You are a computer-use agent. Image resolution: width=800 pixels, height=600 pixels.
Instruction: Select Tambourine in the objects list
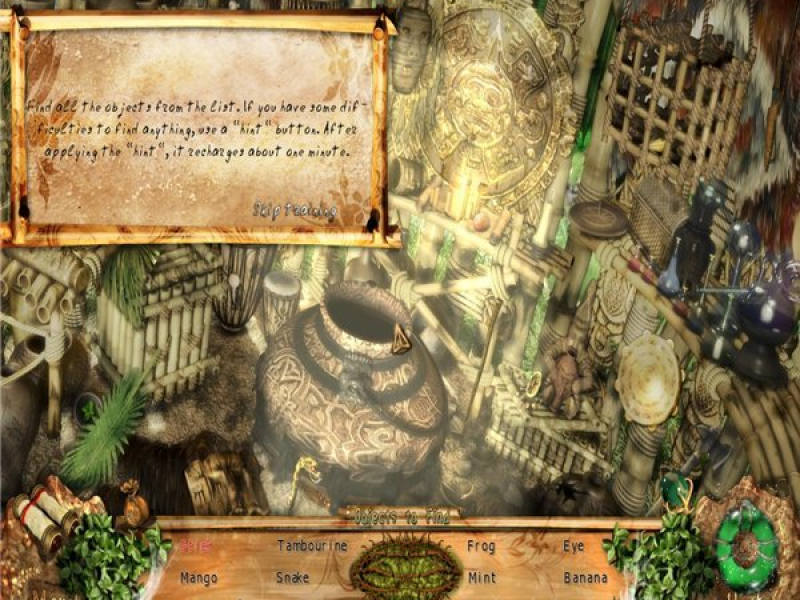(x=312, y=546)
